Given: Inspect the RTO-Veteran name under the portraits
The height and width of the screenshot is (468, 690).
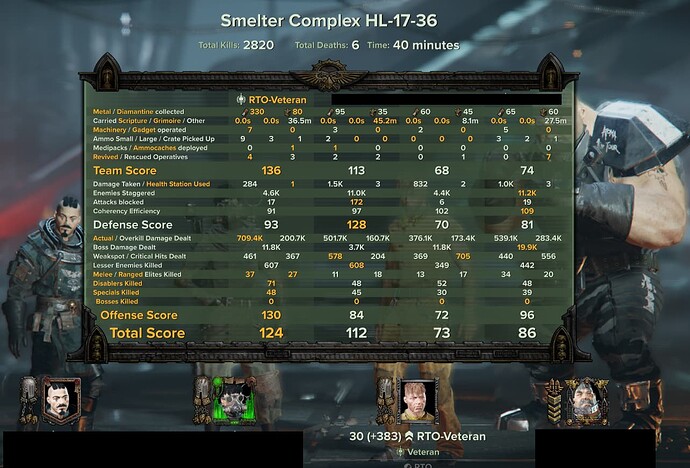Looking at the screenshot, I should pyautogui.click(x=451, y=436).
